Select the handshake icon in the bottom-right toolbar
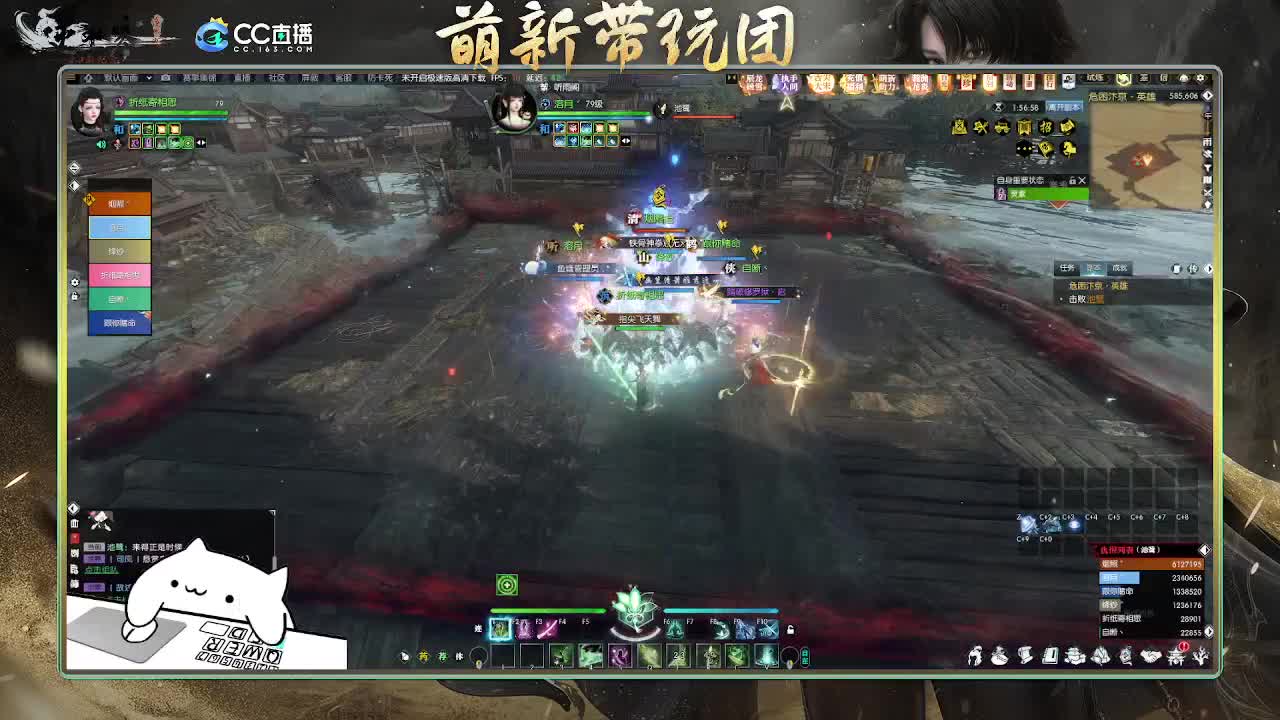Screen dimensions: 1280x720 pos(1150,657)
